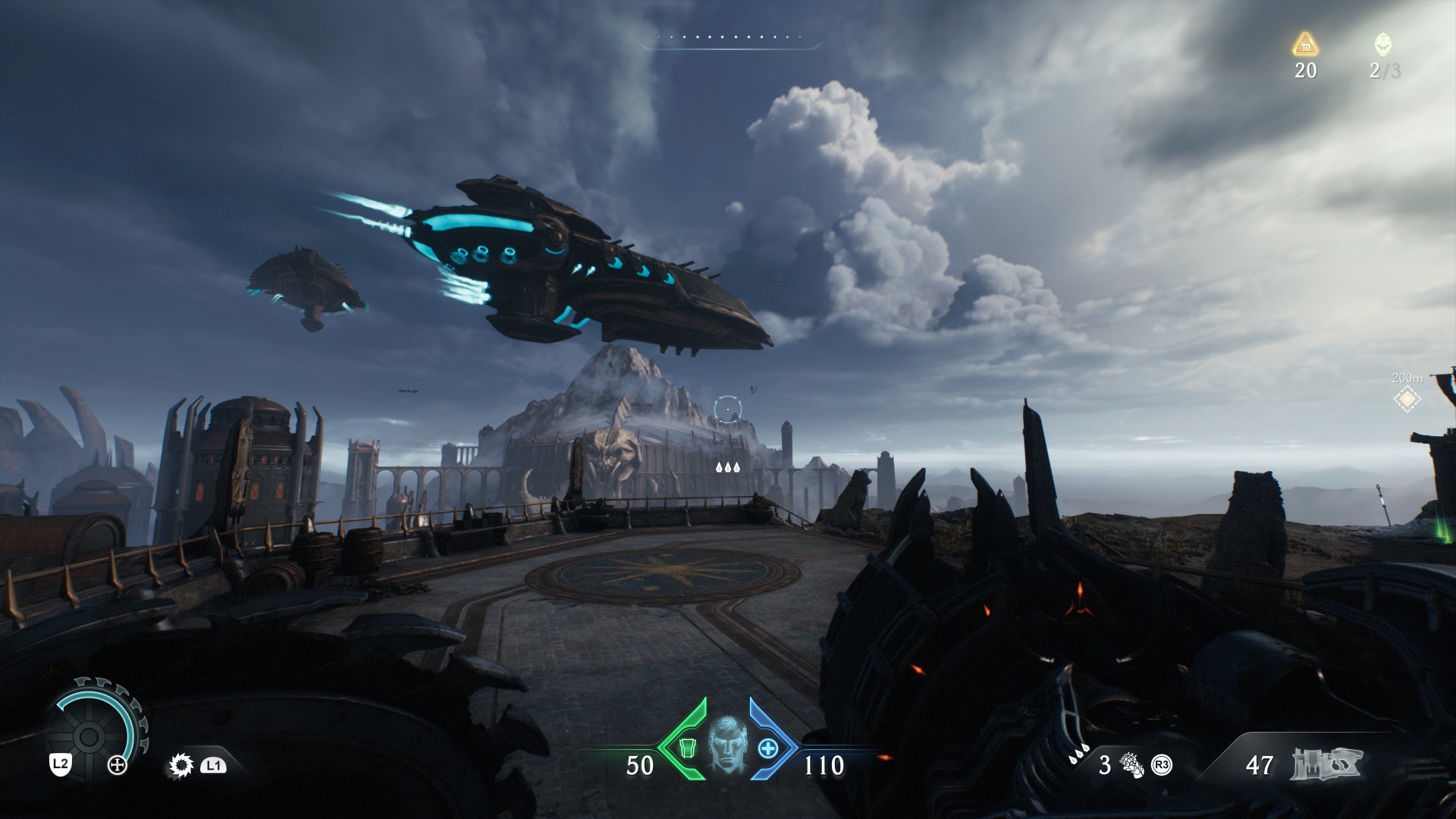
Task: Click the blue health cross icon
Action: point(768,748)
